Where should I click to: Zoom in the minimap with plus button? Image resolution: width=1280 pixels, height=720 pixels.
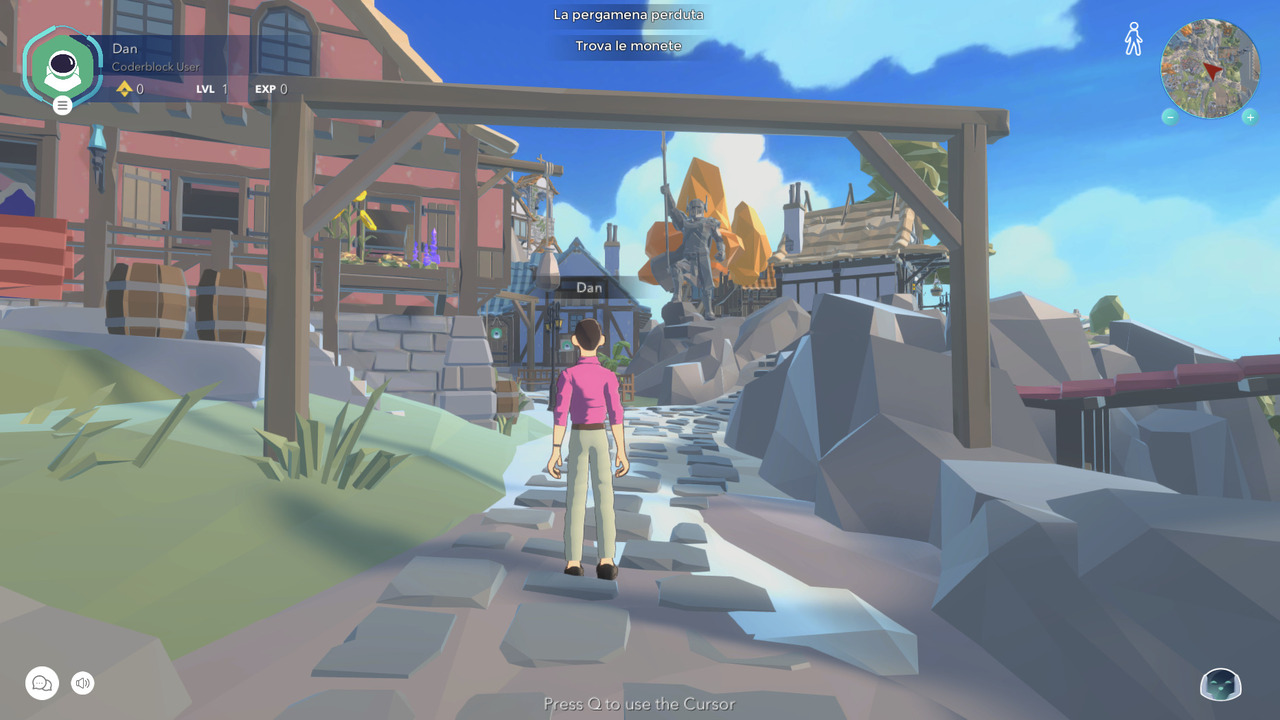coord(1249,117)
